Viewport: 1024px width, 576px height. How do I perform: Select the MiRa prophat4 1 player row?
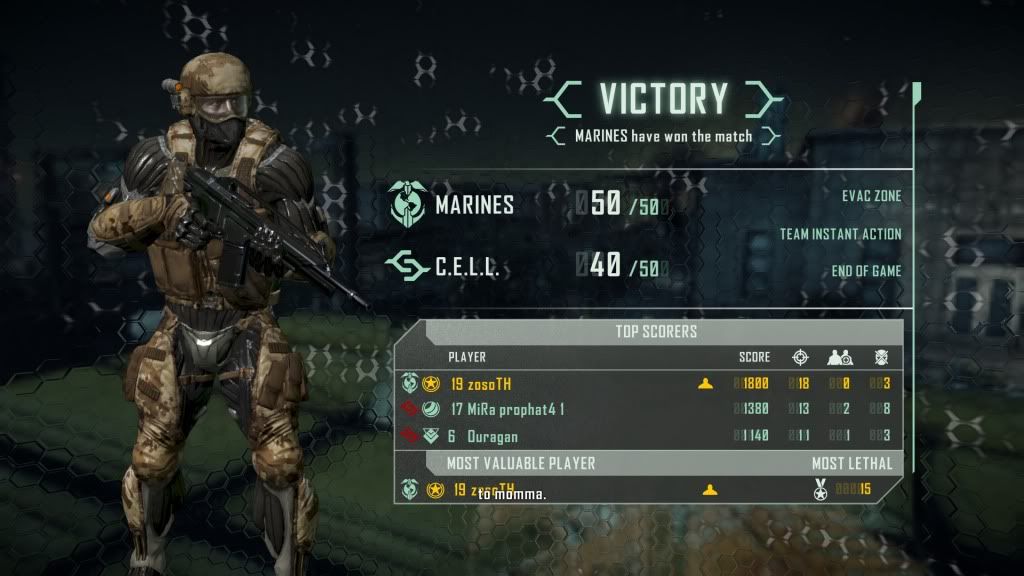coord(648,409)
